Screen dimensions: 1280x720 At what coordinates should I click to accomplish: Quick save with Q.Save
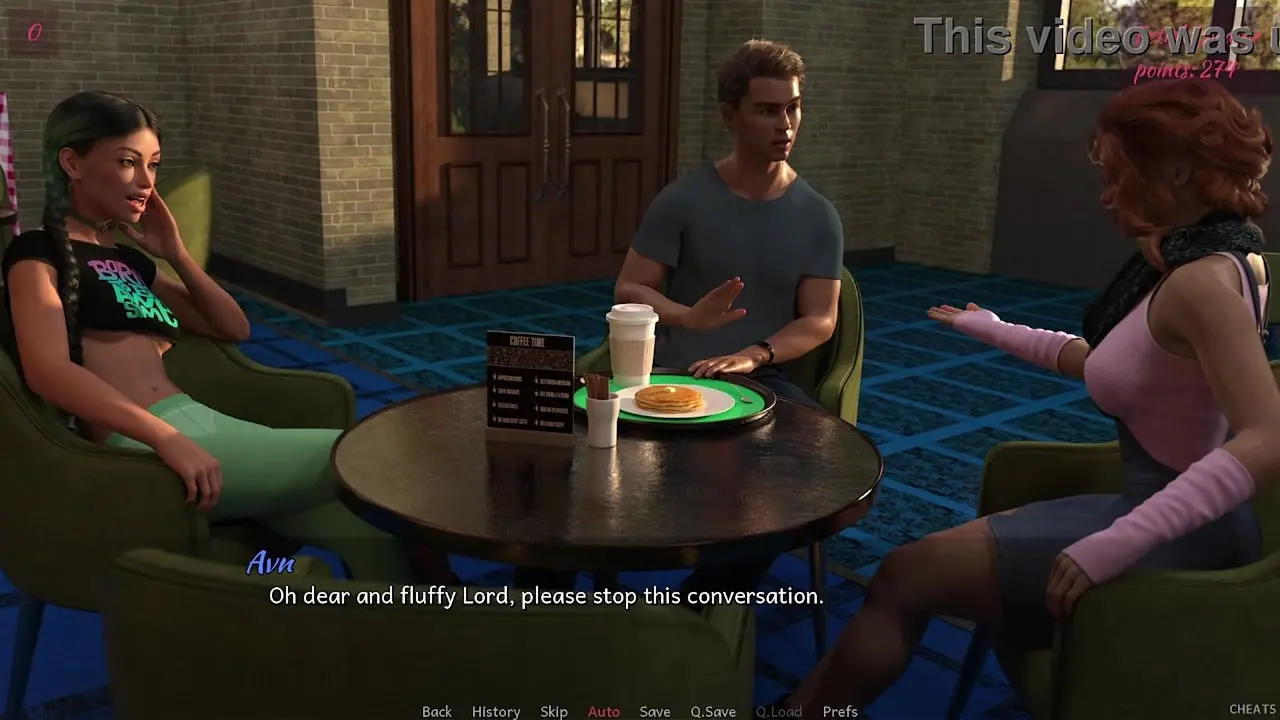(x=713, y=711)
